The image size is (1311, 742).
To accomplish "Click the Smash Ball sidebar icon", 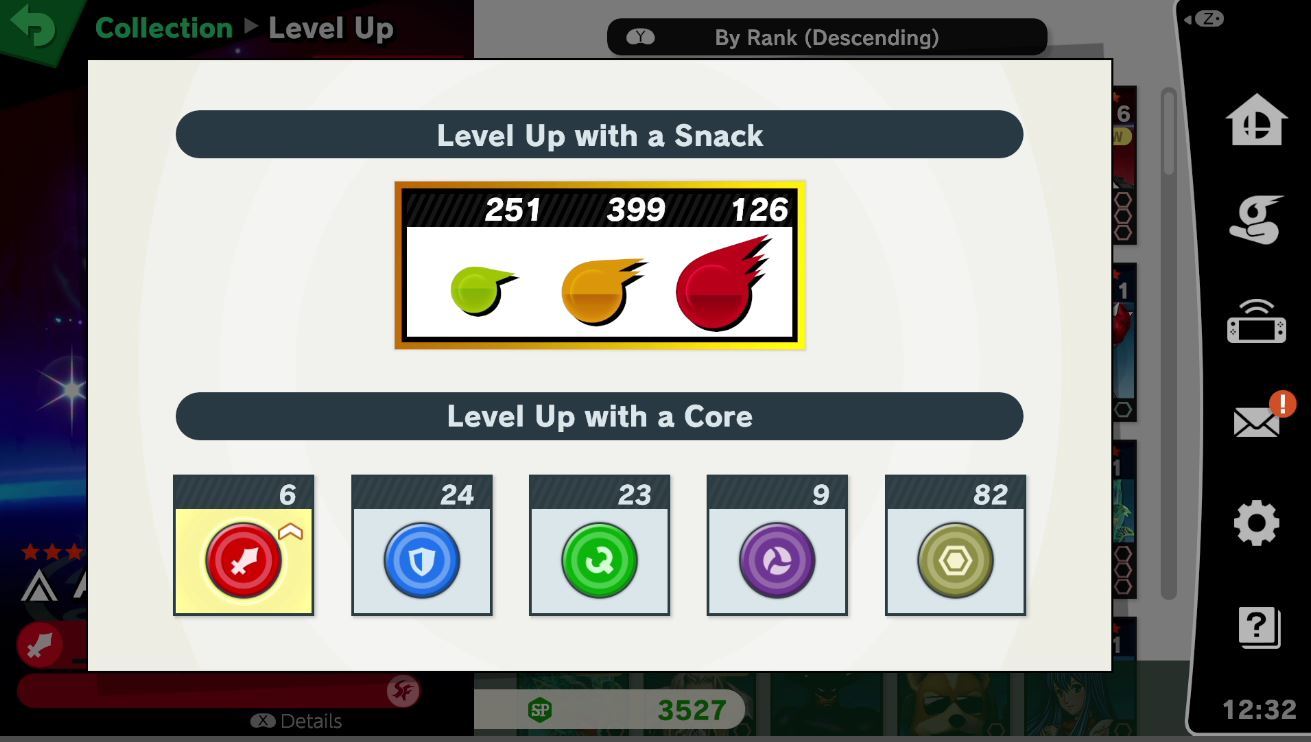I will pyautogui.click(x=1256, y=221).
